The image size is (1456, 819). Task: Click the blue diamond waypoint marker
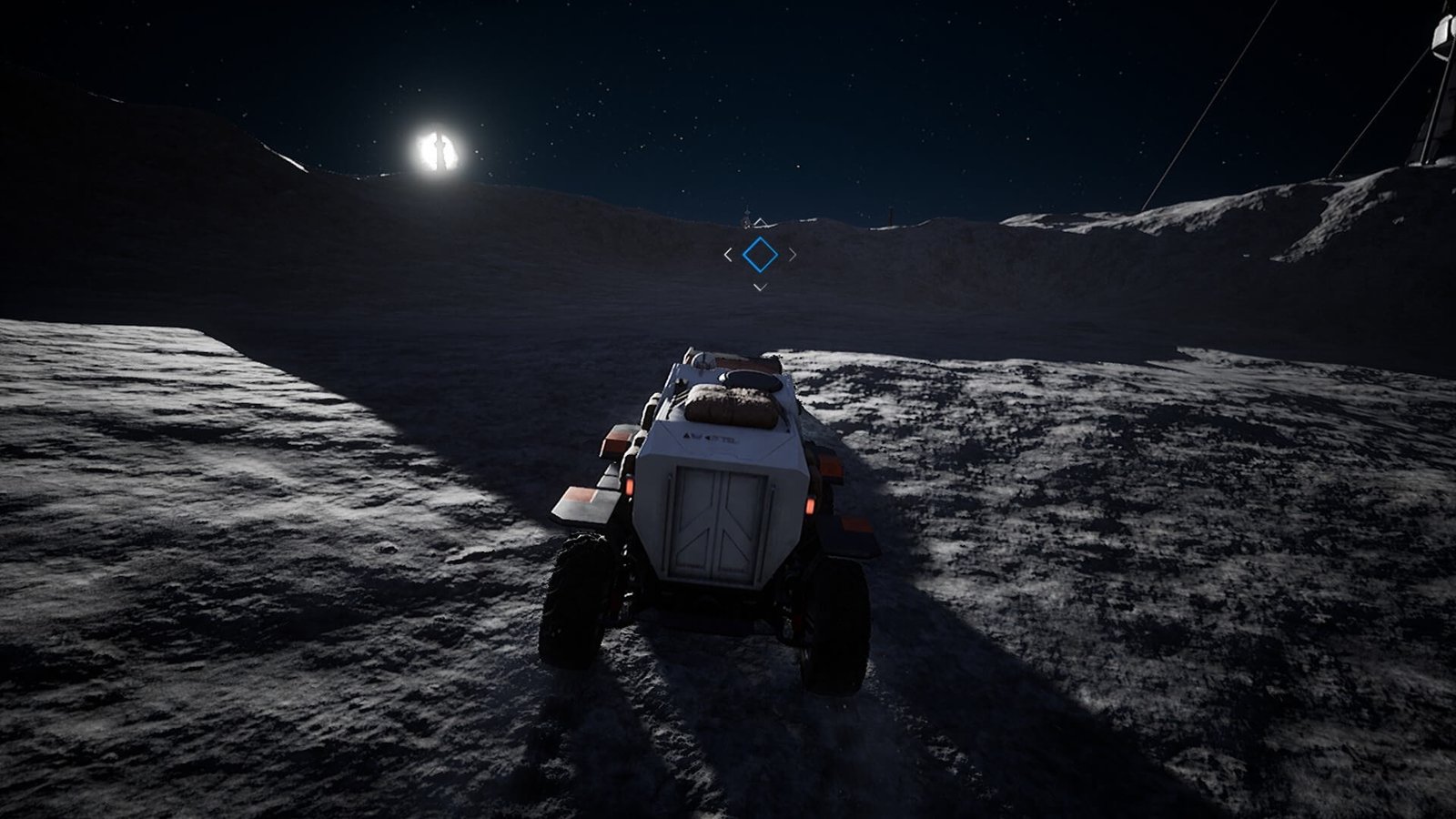pyautogui.click(x=760, y=255)
